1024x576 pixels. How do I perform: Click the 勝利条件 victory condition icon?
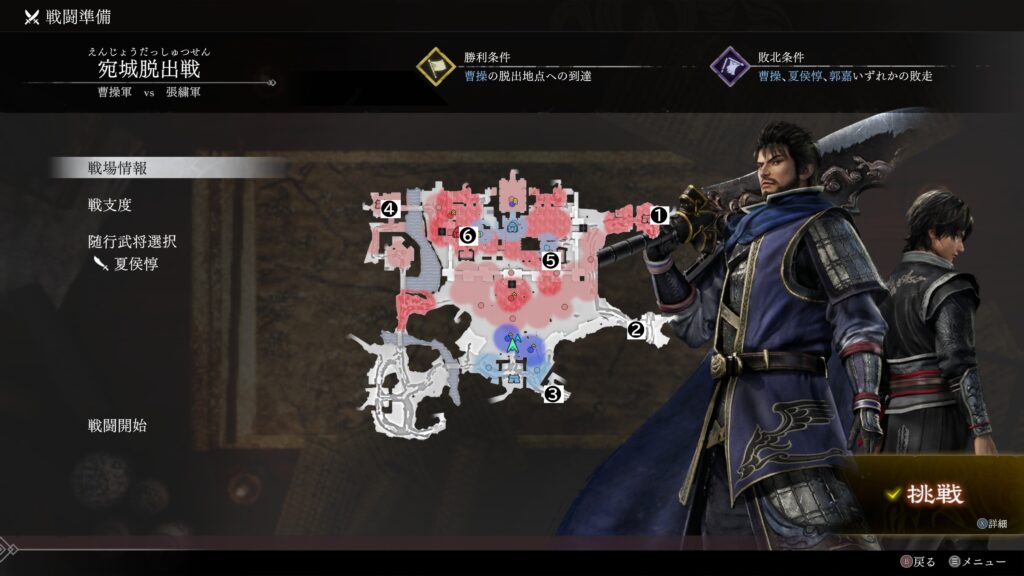tap(436, 67)
